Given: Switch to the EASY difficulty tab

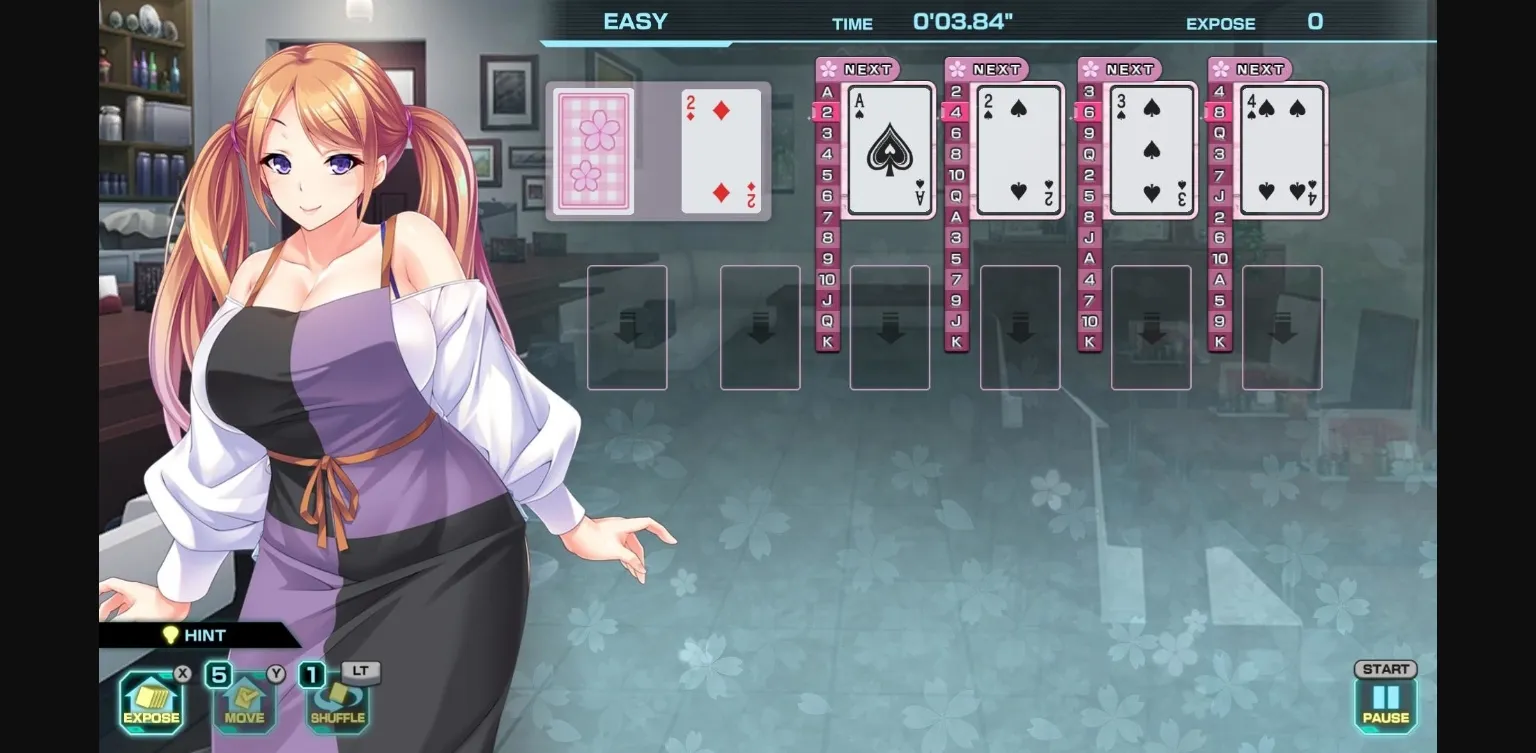Looking at the screenshot, I should point(633,20).
